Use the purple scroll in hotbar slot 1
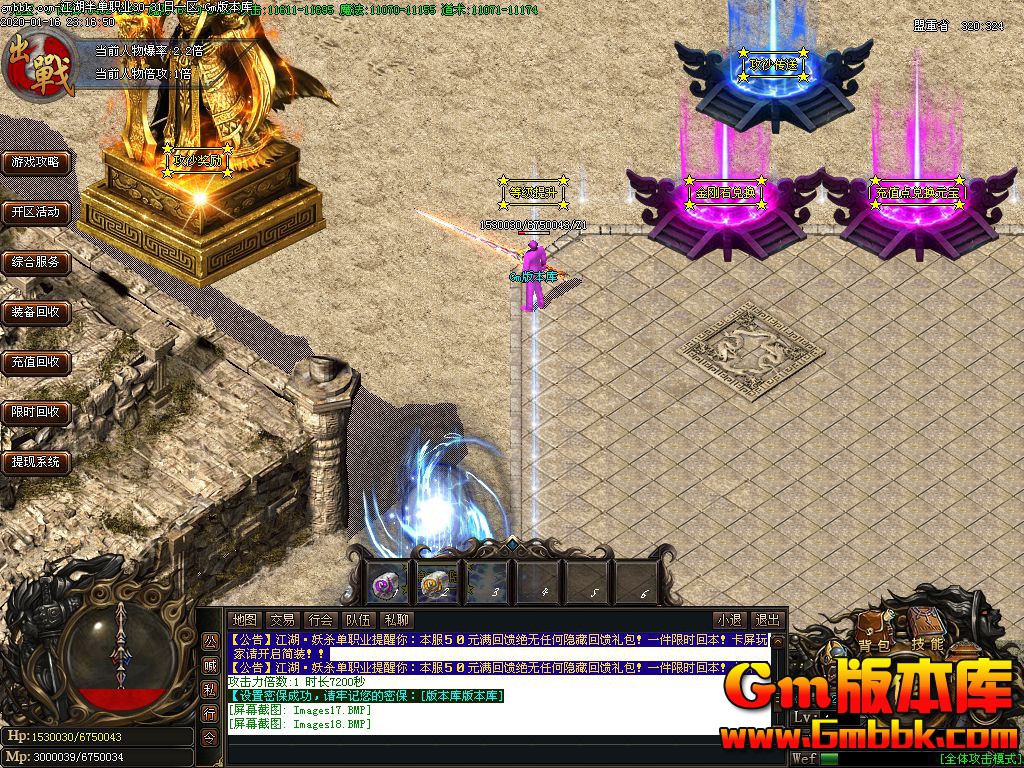Image resolution: width=1024 pixels, height=768 pixels. [387, 581]
